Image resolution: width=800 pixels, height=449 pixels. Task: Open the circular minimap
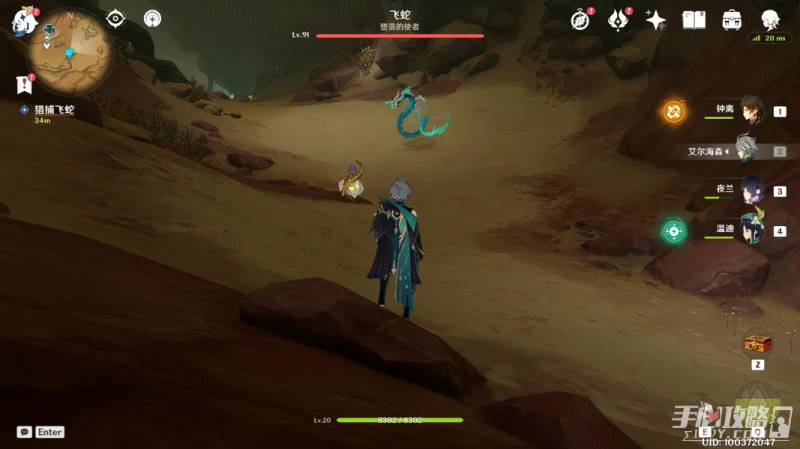pos(69,51)
